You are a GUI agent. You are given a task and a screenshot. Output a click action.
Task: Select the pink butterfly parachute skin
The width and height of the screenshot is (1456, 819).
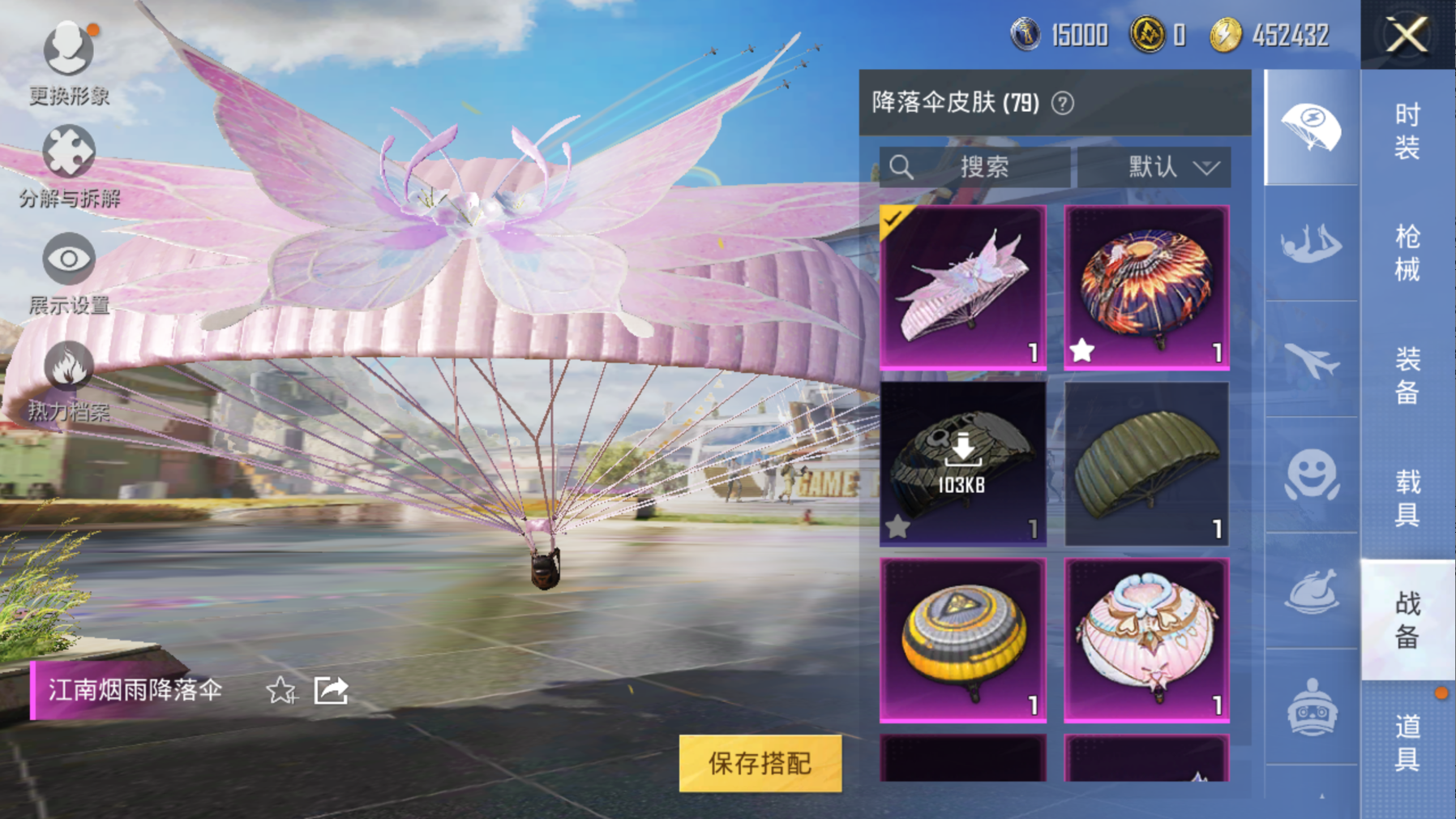tap(962, 287)
